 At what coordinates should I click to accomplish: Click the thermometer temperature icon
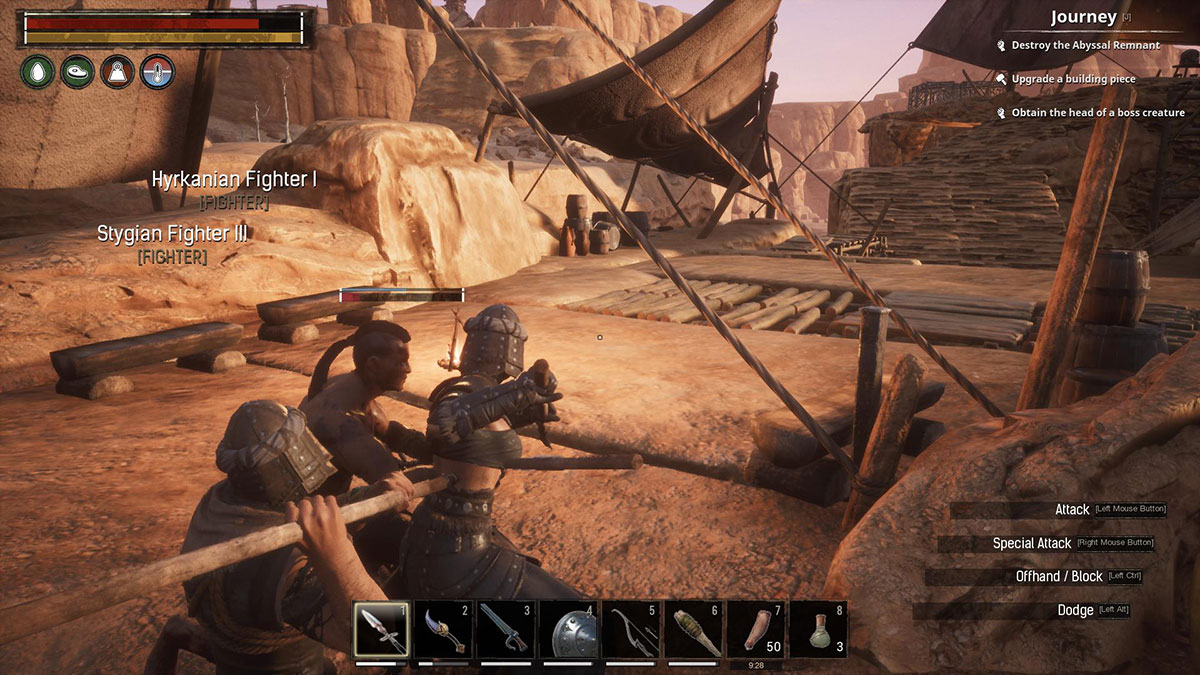158,72
